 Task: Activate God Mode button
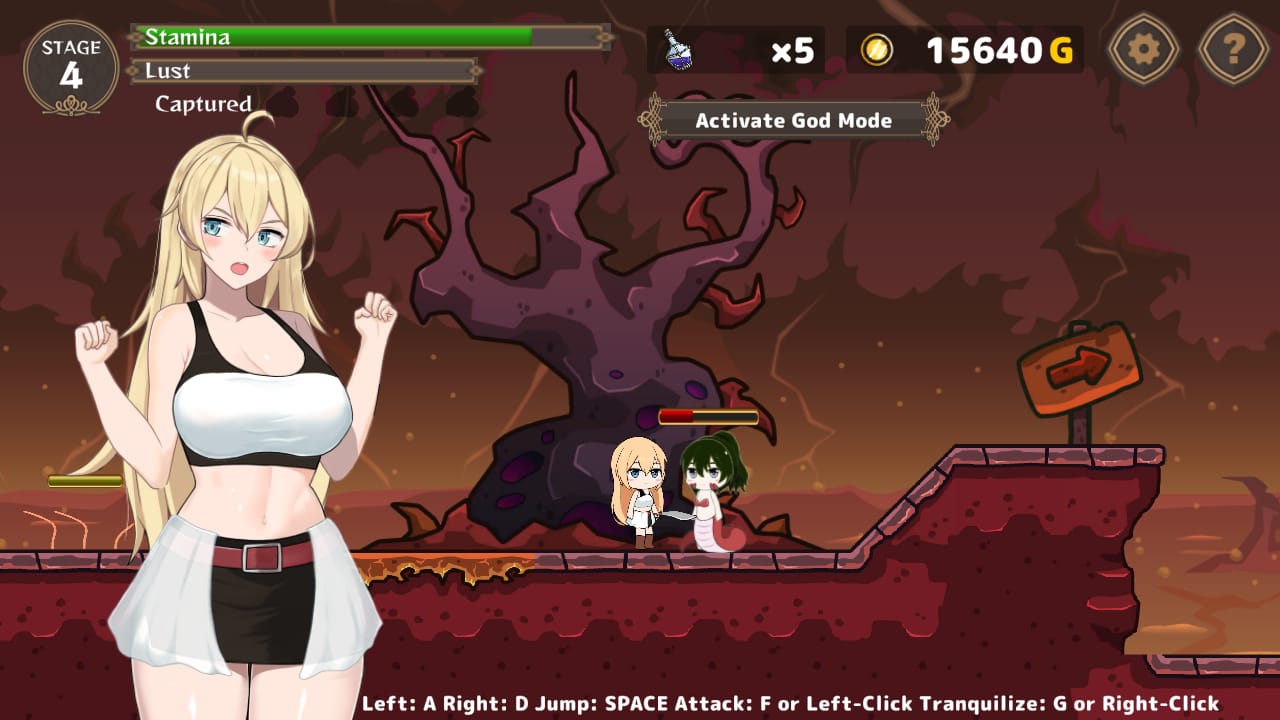point(793,121)
